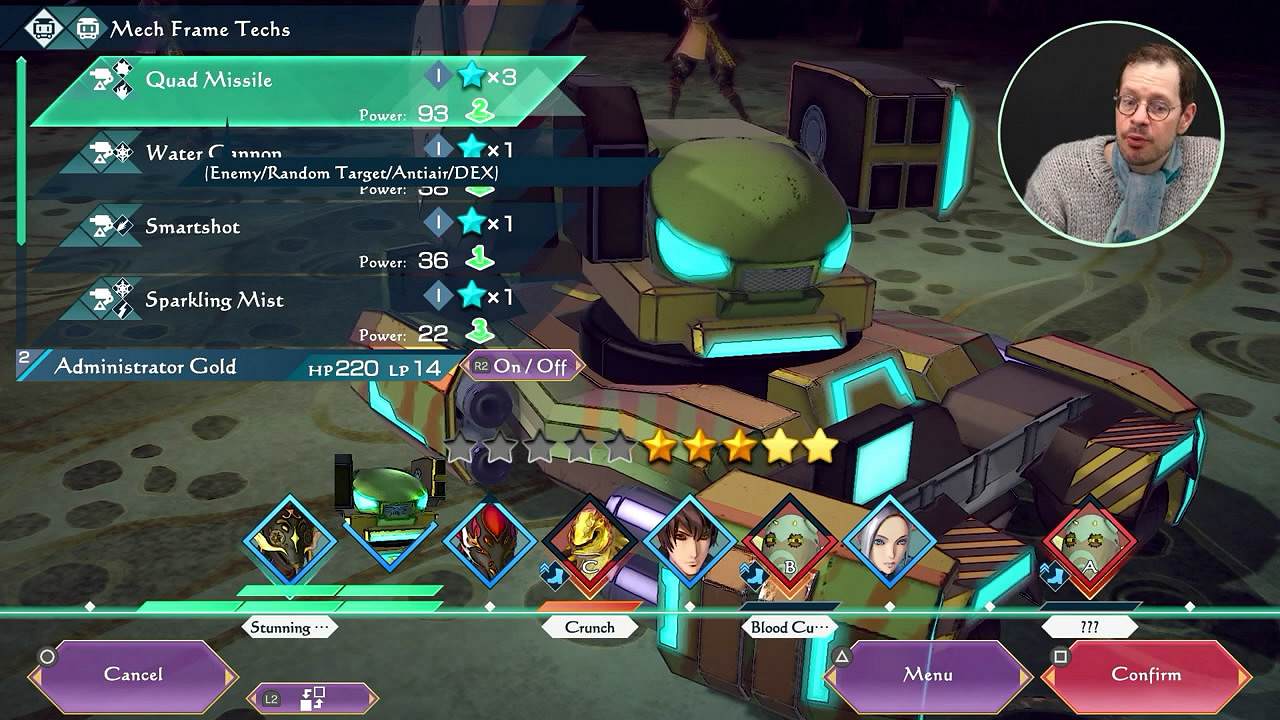Pick the Smartshot tech
Viewport: 1280px width, 720px height.
point(192,227)
